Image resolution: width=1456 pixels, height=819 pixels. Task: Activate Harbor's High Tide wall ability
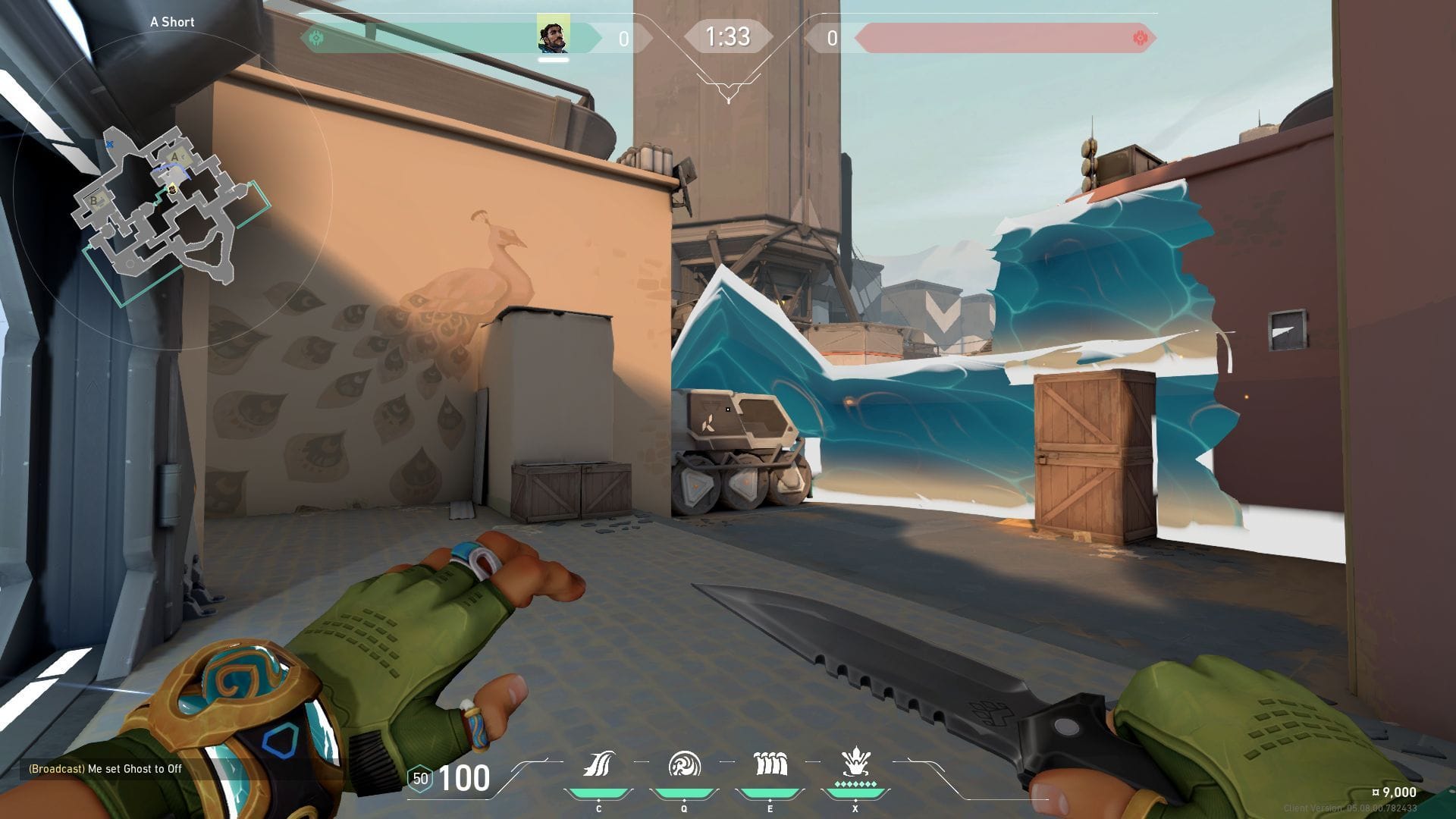tap(770, 764)
